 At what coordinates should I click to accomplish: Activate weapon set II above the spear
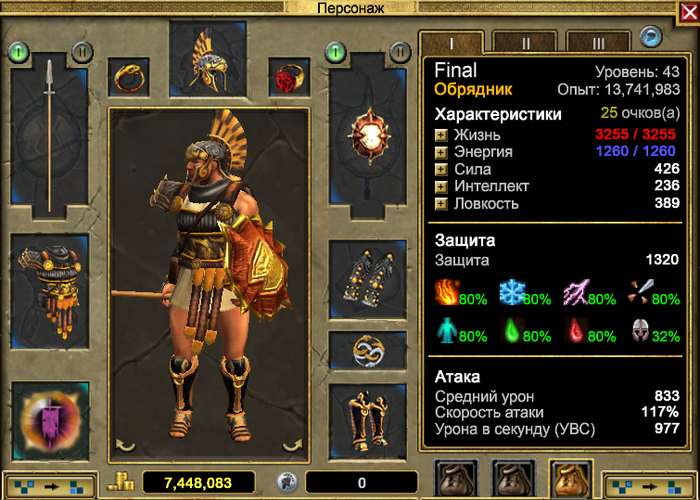(x=82, y=51)
